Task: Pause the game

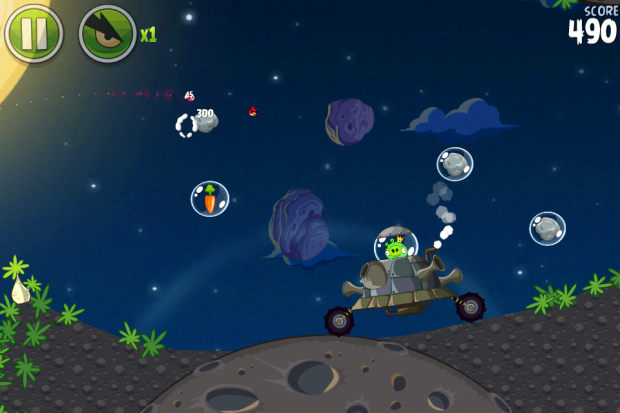Action: click(x=34, y=34)
